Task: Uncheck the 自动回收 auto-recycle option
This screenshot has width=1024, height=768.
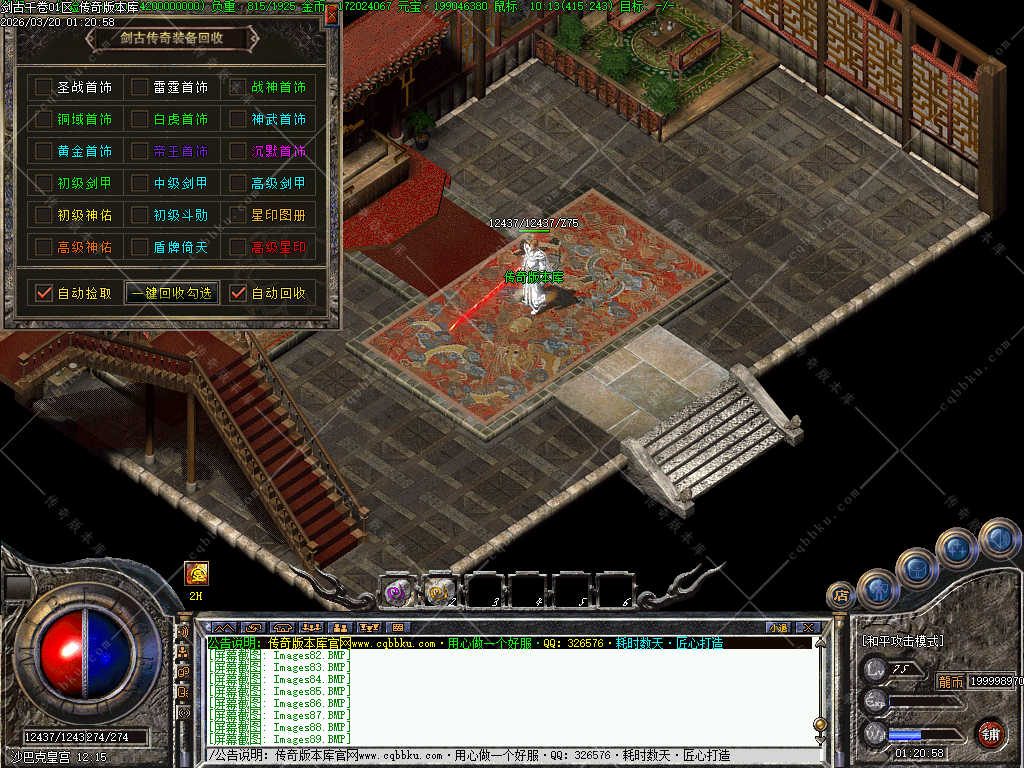Action: [x=237, y=293]
